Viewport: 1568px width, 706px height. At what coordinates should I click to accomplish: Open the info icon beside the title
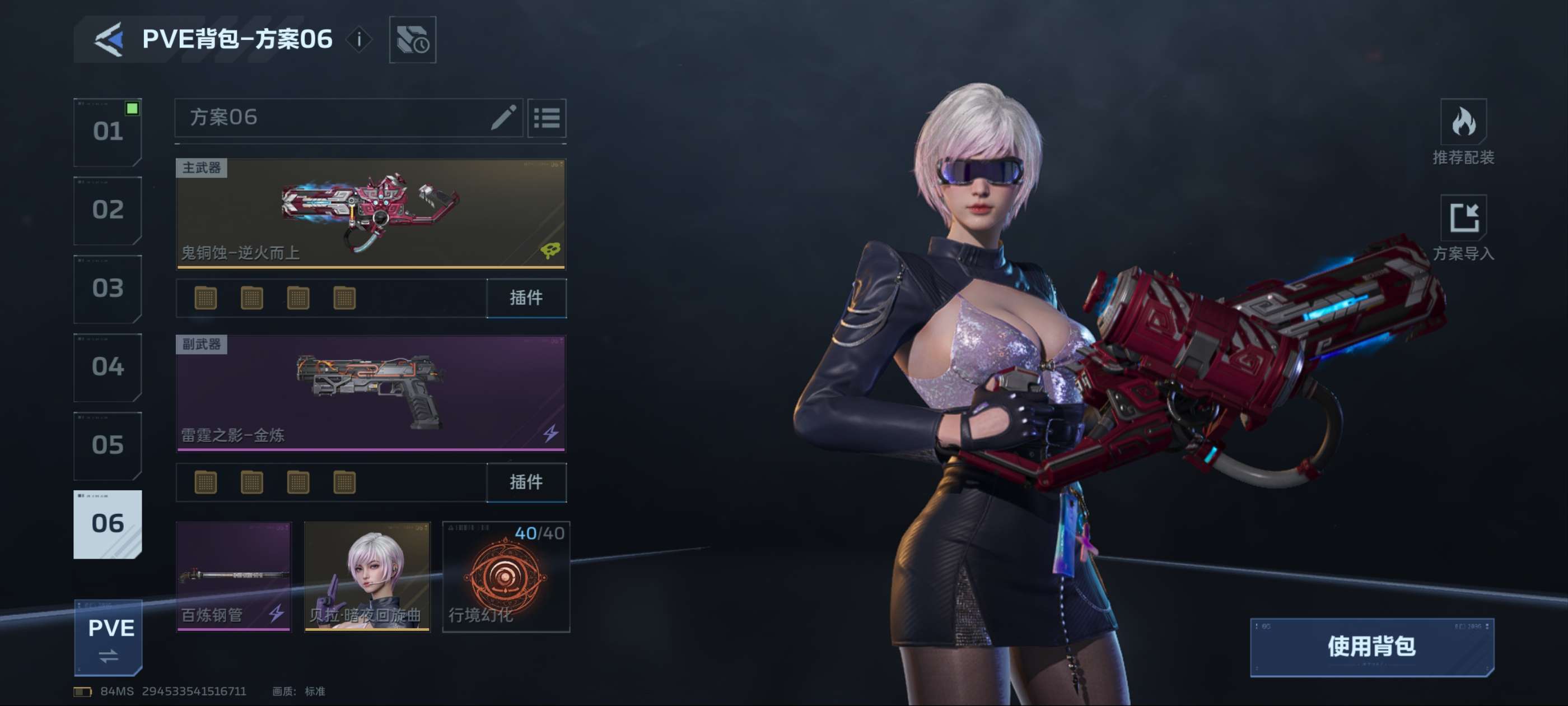[x=359, y=40]
